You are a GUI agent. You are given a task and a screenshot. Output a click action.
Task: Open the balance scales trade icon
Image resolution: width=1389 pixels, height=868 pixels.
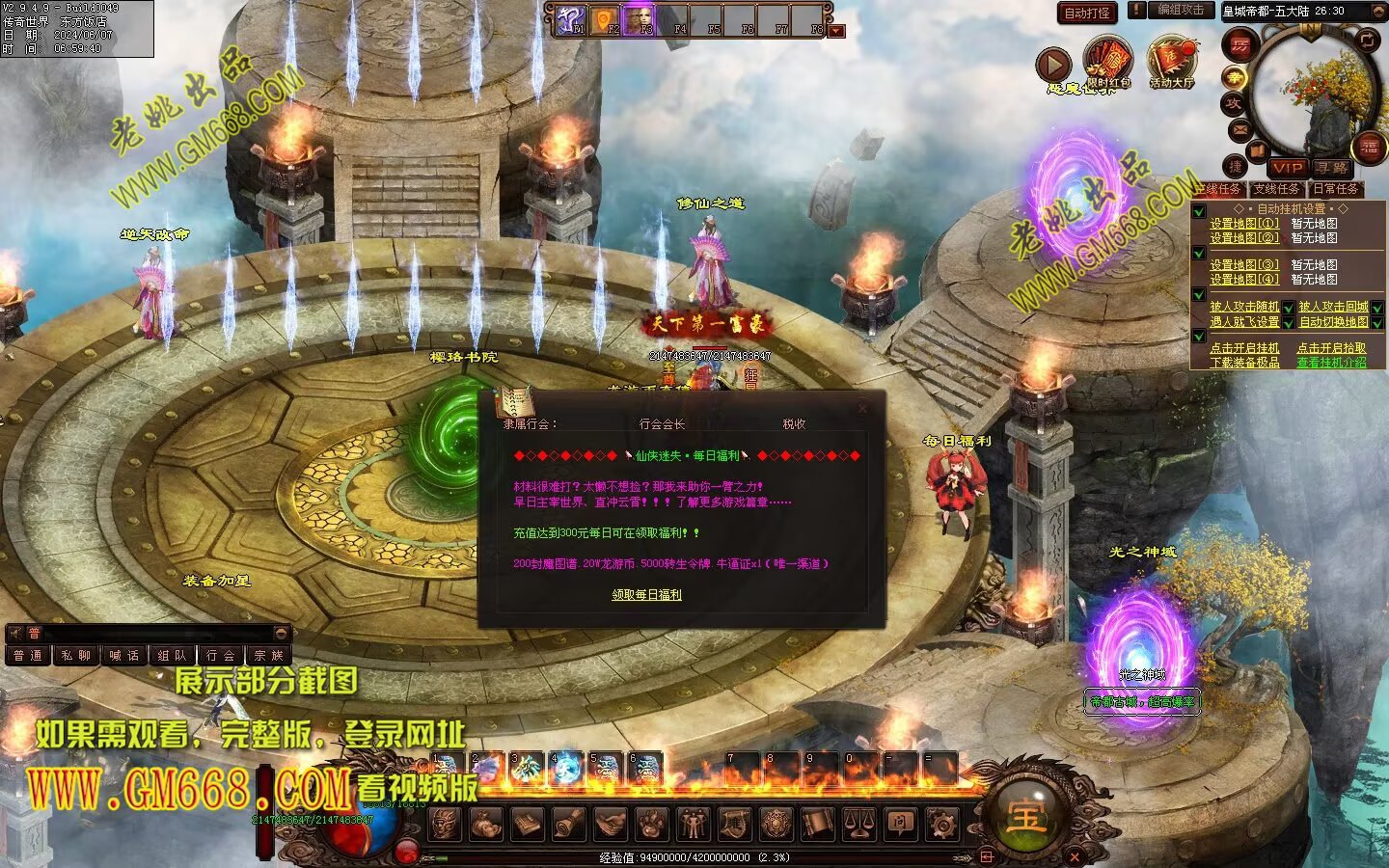click(858, 824)
